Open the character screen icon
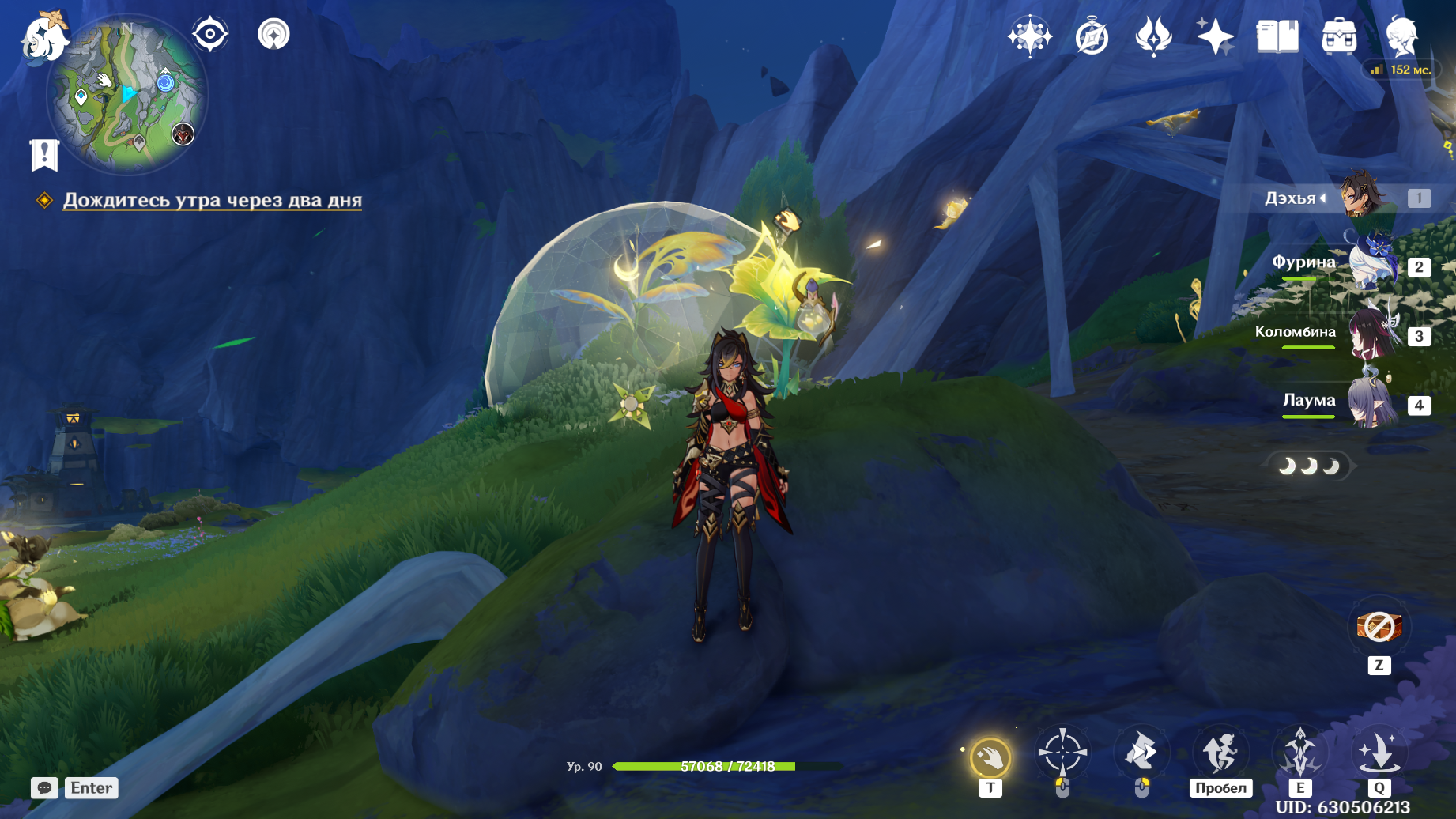 pyautogui.click(x=1401, y=36)
